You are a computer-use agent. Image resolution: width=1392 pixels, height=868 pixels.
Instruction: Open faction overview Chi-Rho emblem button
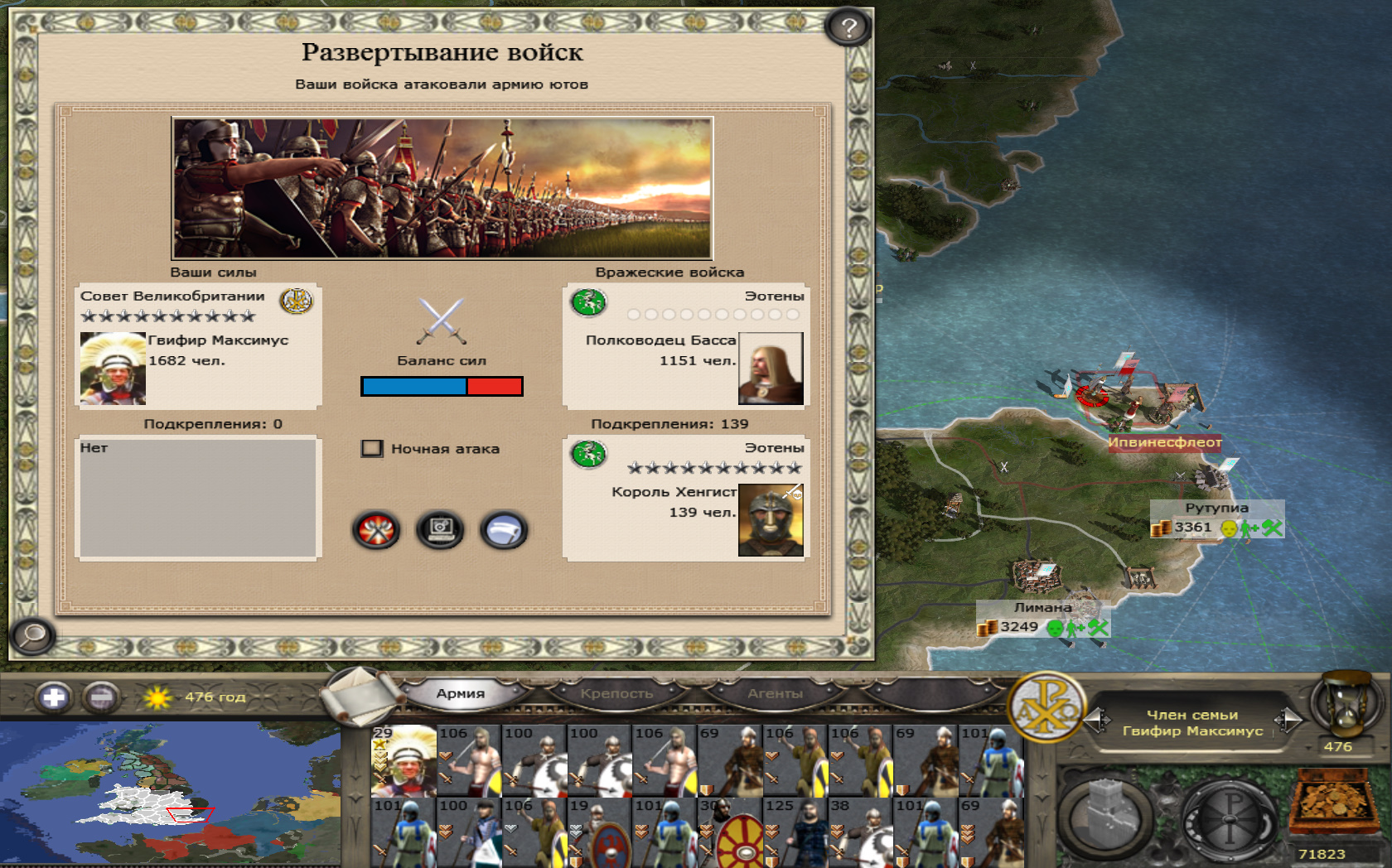pos(1046,708)
